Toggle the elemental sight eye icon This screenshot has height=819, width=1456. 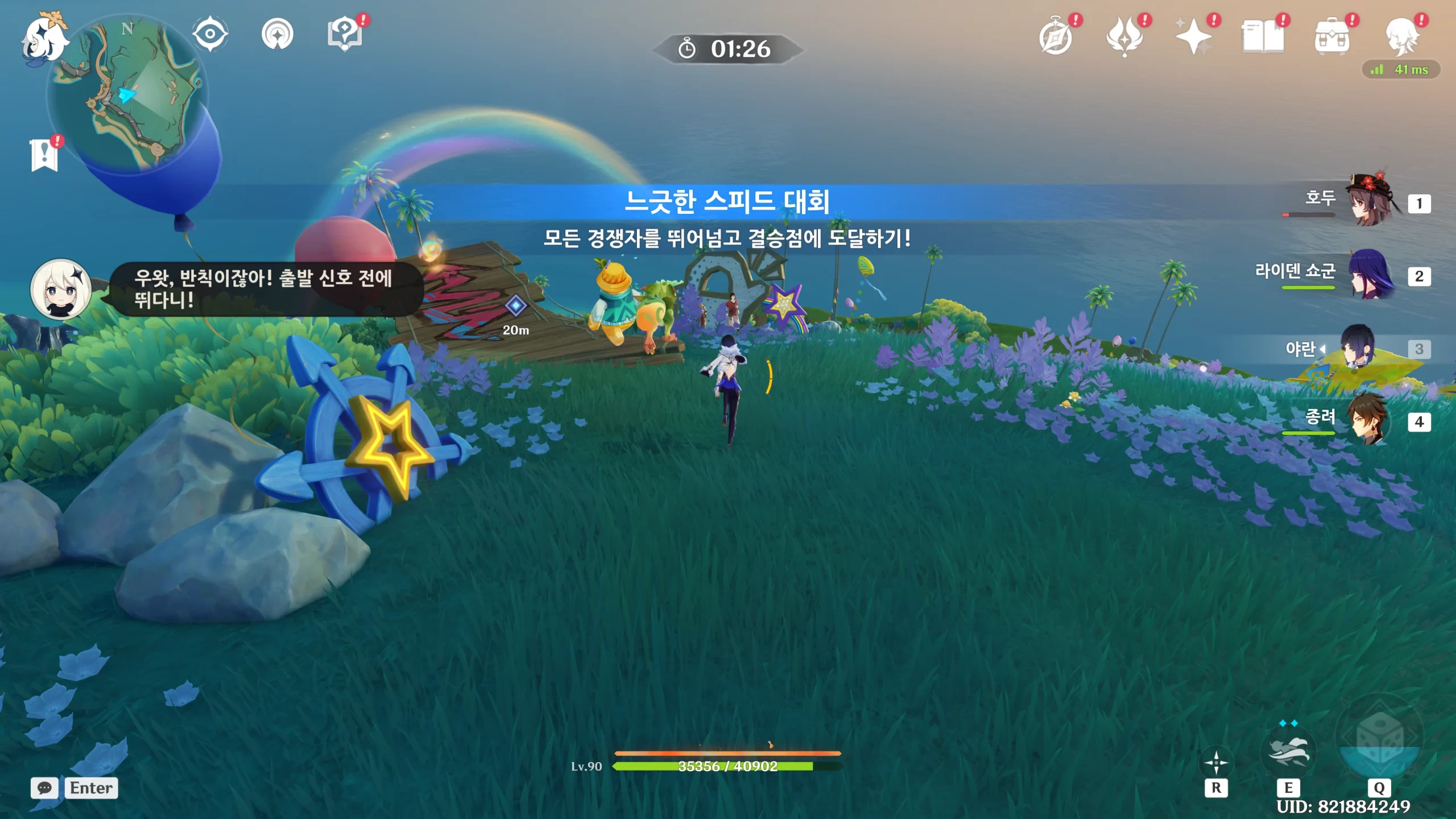point(210,34)
